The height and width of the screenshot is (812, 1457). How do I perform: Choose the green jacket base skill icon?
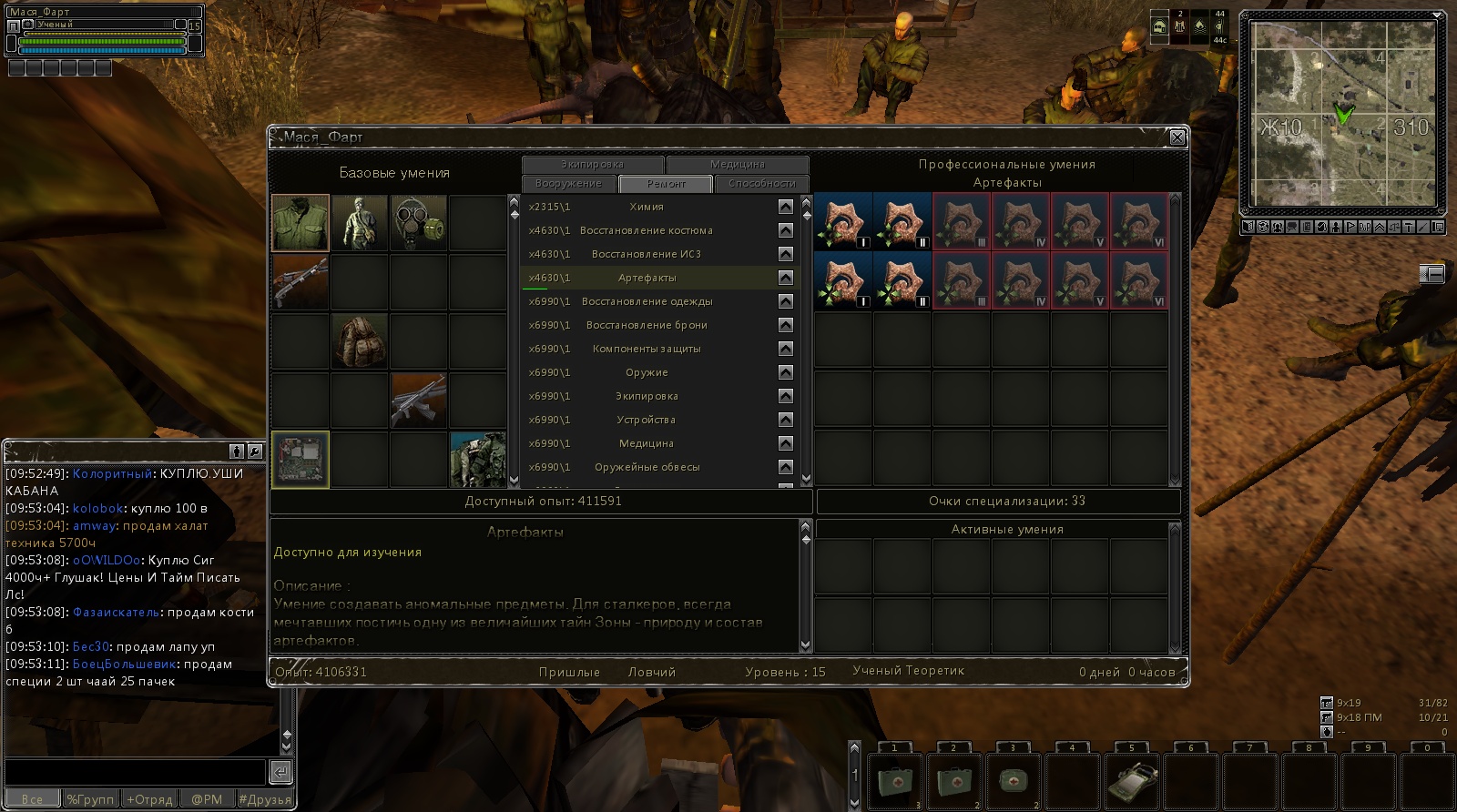point(301,223)
